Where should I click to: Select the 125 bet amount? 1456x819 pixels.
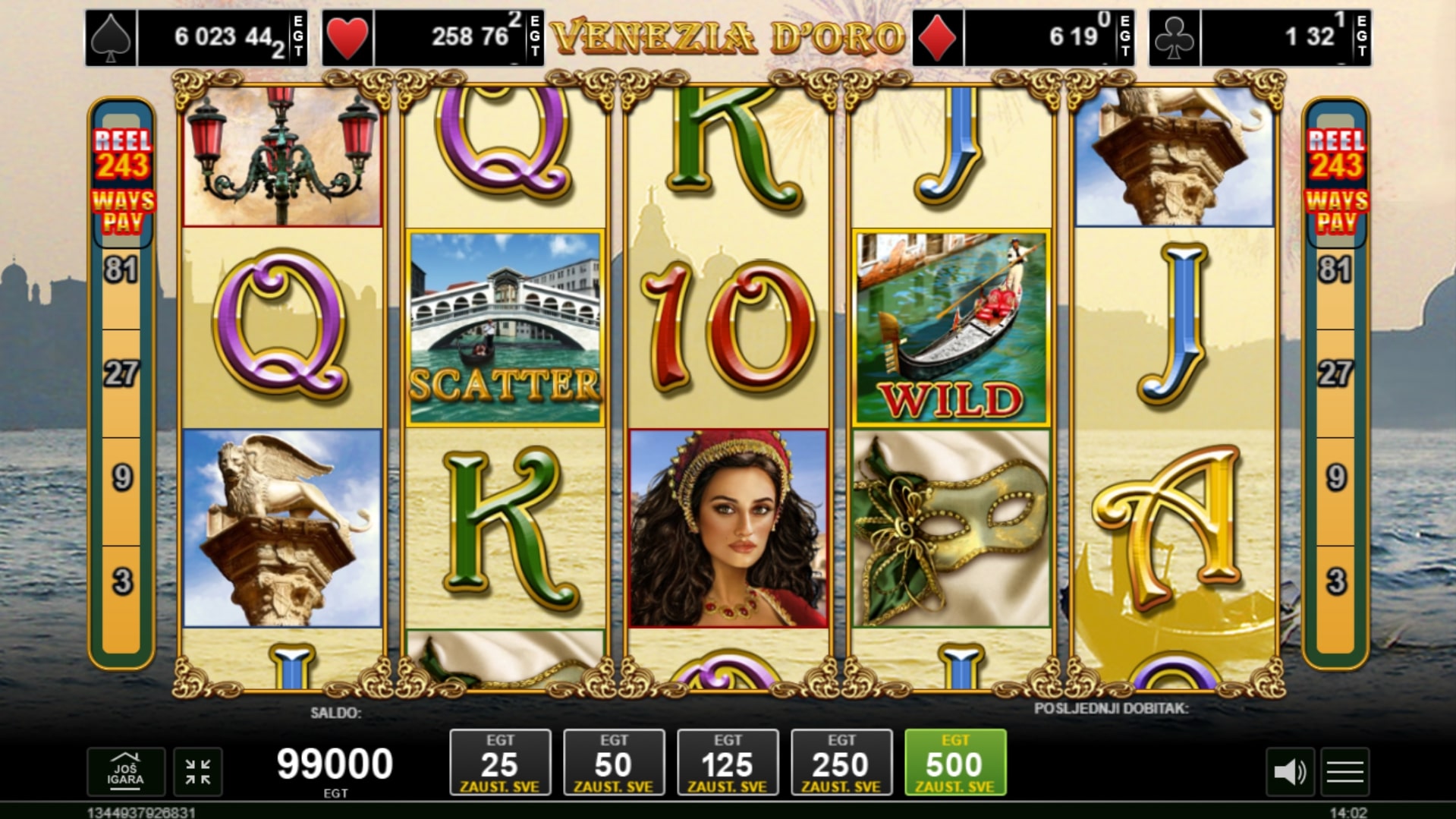tap(728, 762)
